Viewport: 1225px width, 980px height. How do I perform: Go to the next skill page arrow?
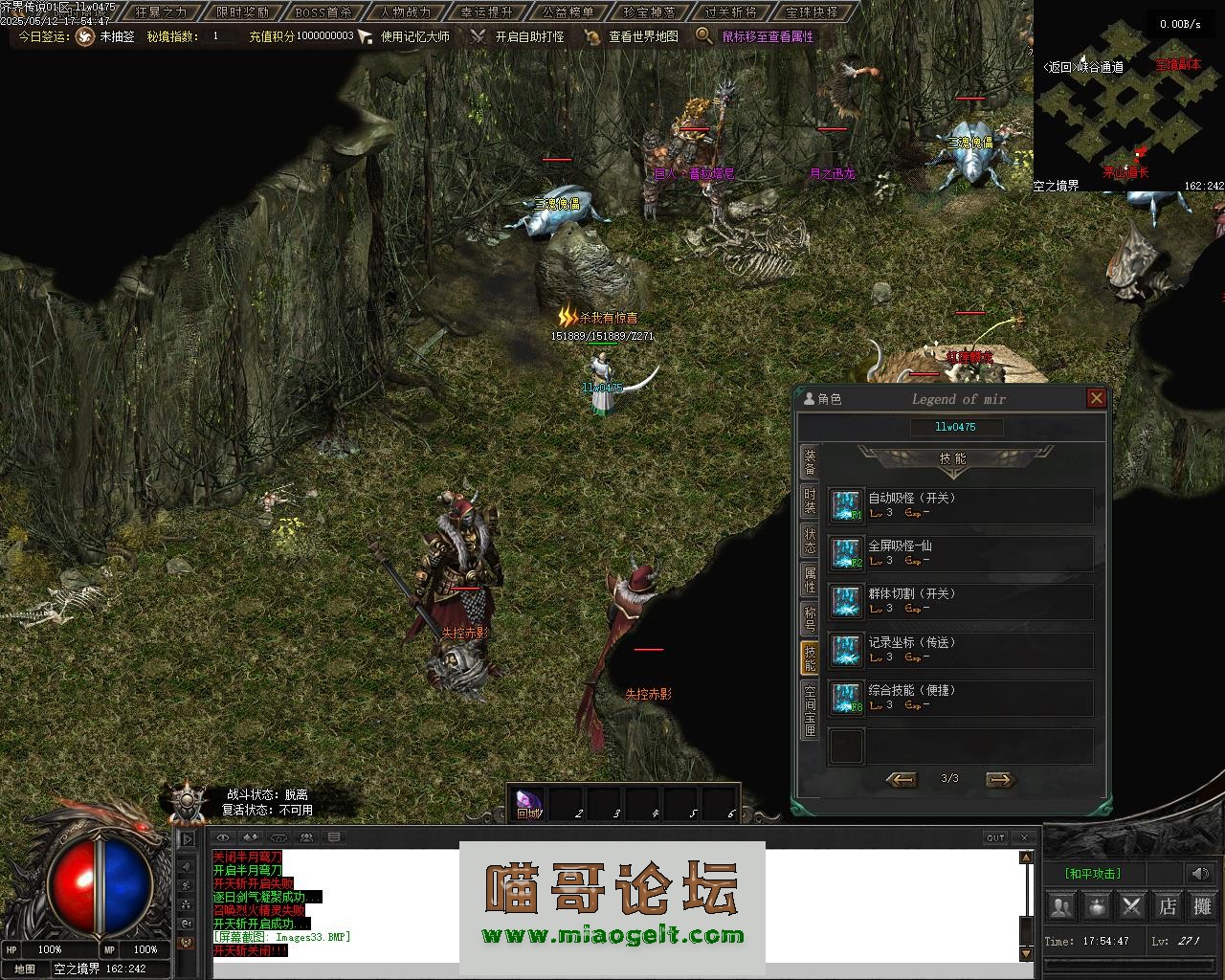tap(999, 779)
